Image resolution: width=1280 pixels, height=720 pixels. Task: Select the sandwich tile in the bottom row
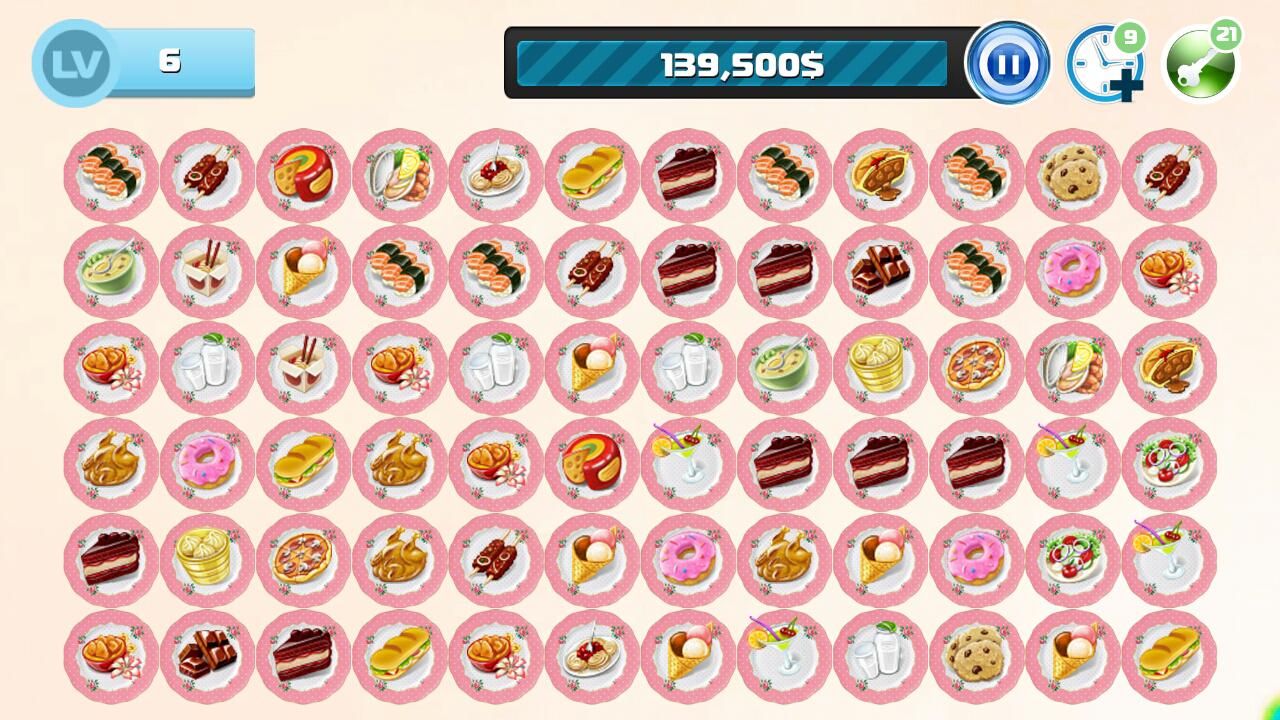coord(1167,656)
